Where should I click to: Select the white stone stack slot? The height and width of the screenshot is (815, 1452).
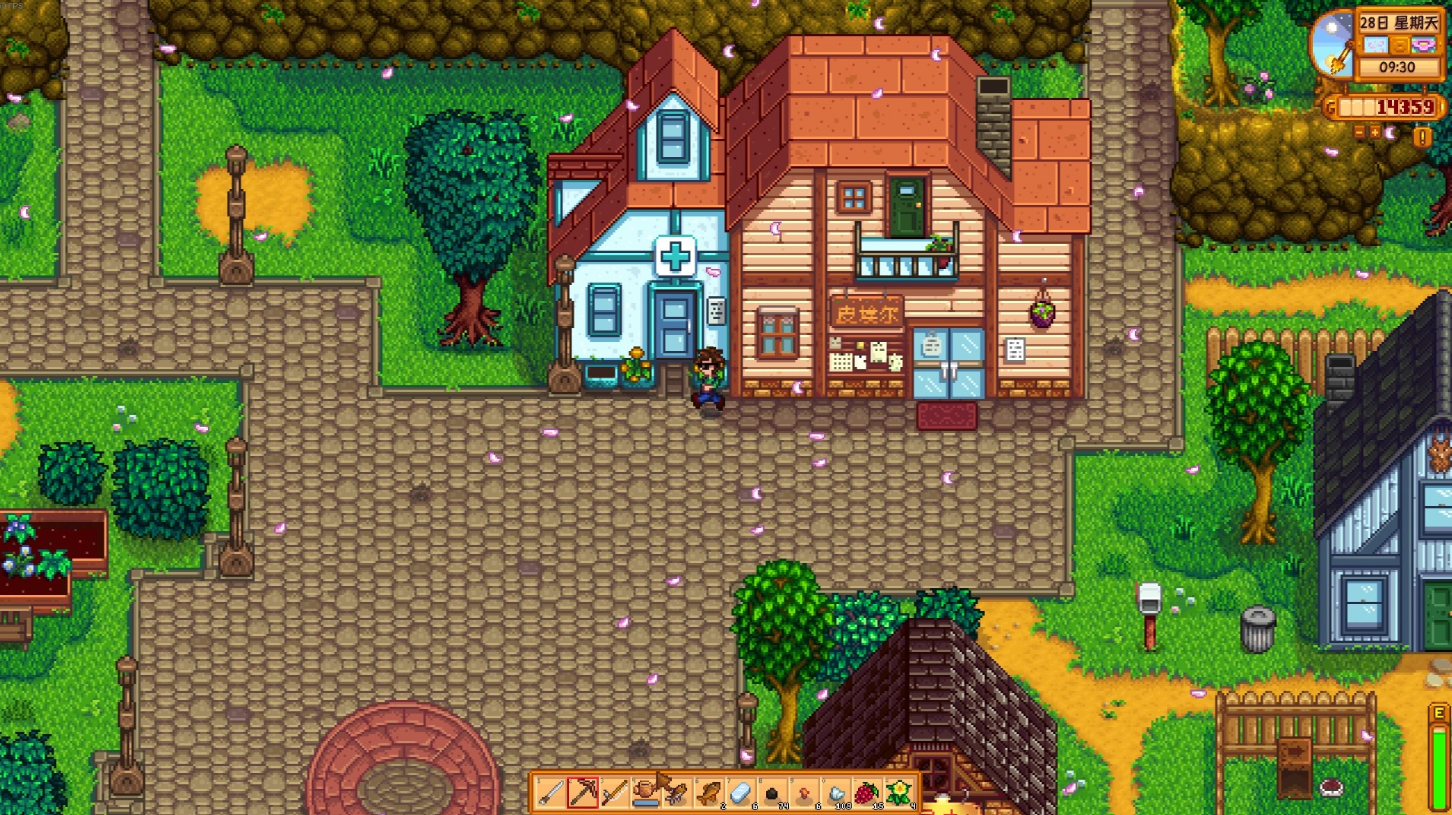pos(836,793)
